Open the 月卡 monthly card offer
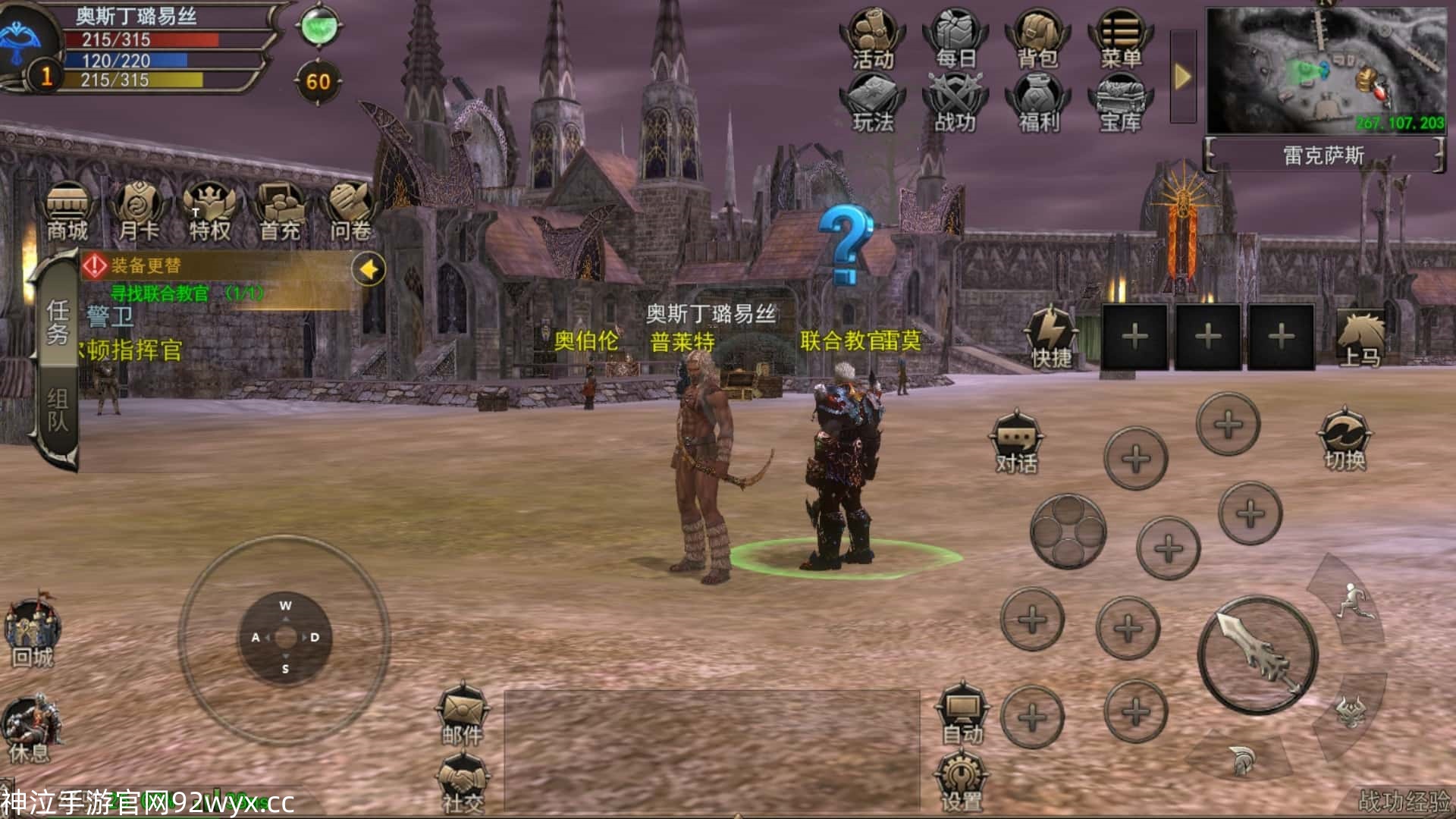 [x=139, y=212]
